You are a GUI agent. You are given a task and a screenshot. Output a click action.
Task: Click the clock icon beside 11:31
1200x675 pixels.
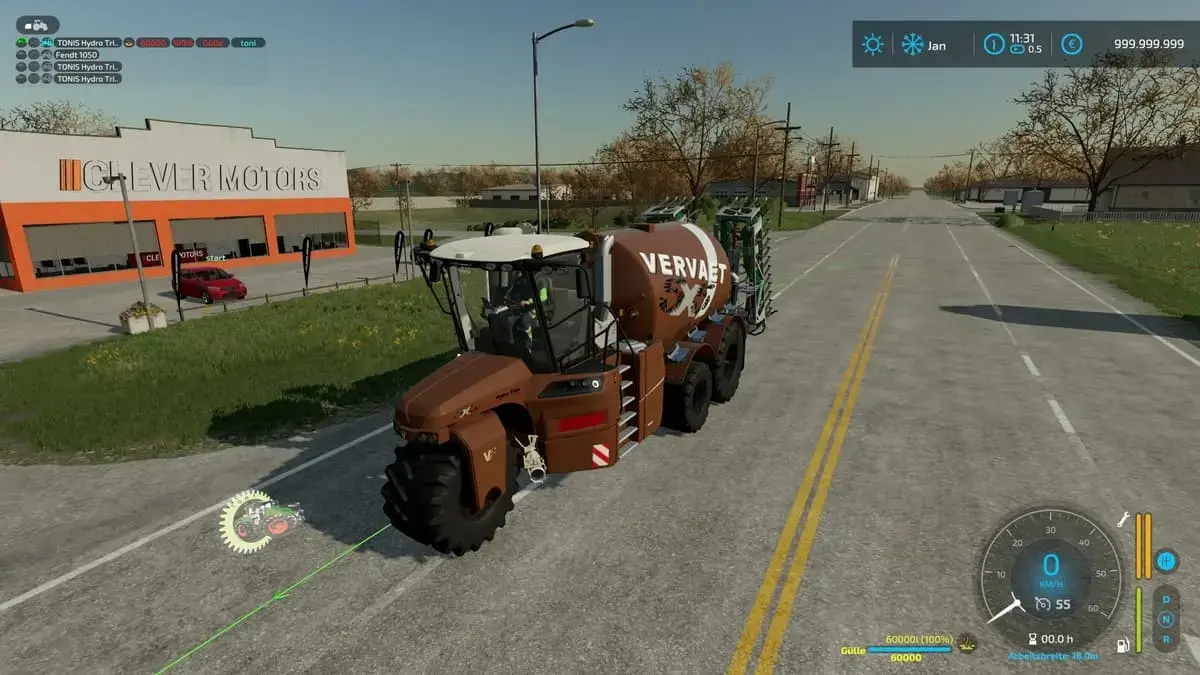[993, 44]
